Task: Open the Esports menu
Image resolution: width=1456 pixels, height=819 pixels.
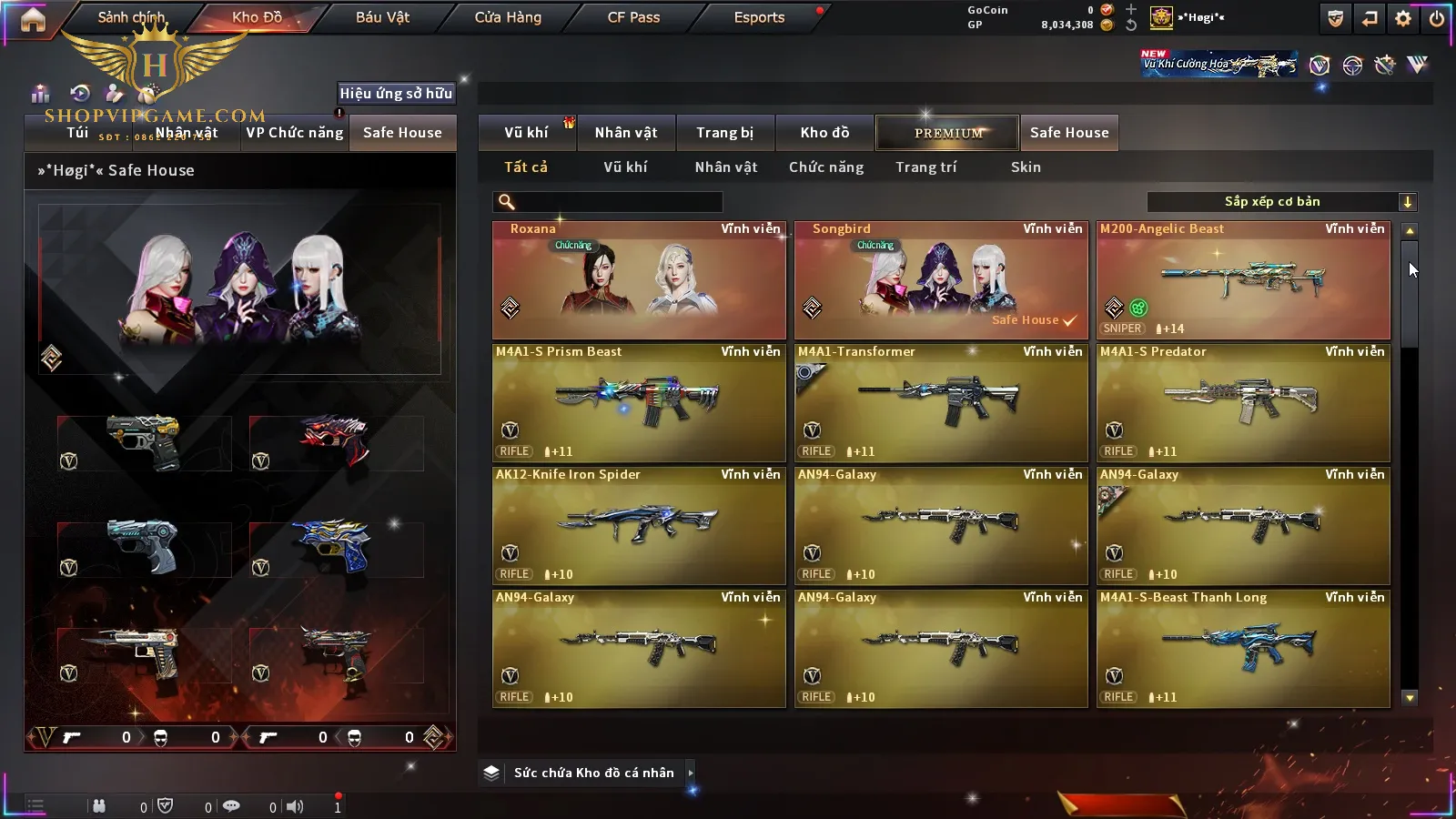Action: point(759,17)
